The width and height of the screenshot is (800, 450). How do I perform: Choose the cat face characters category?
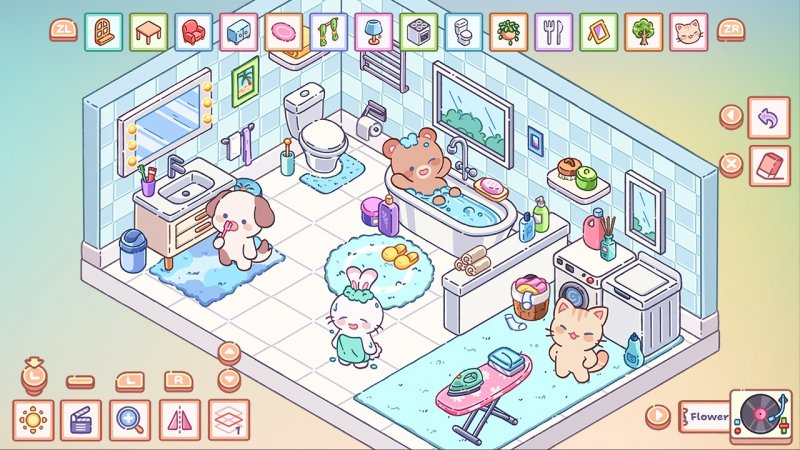pyautogui.click(x=689, y=31)
